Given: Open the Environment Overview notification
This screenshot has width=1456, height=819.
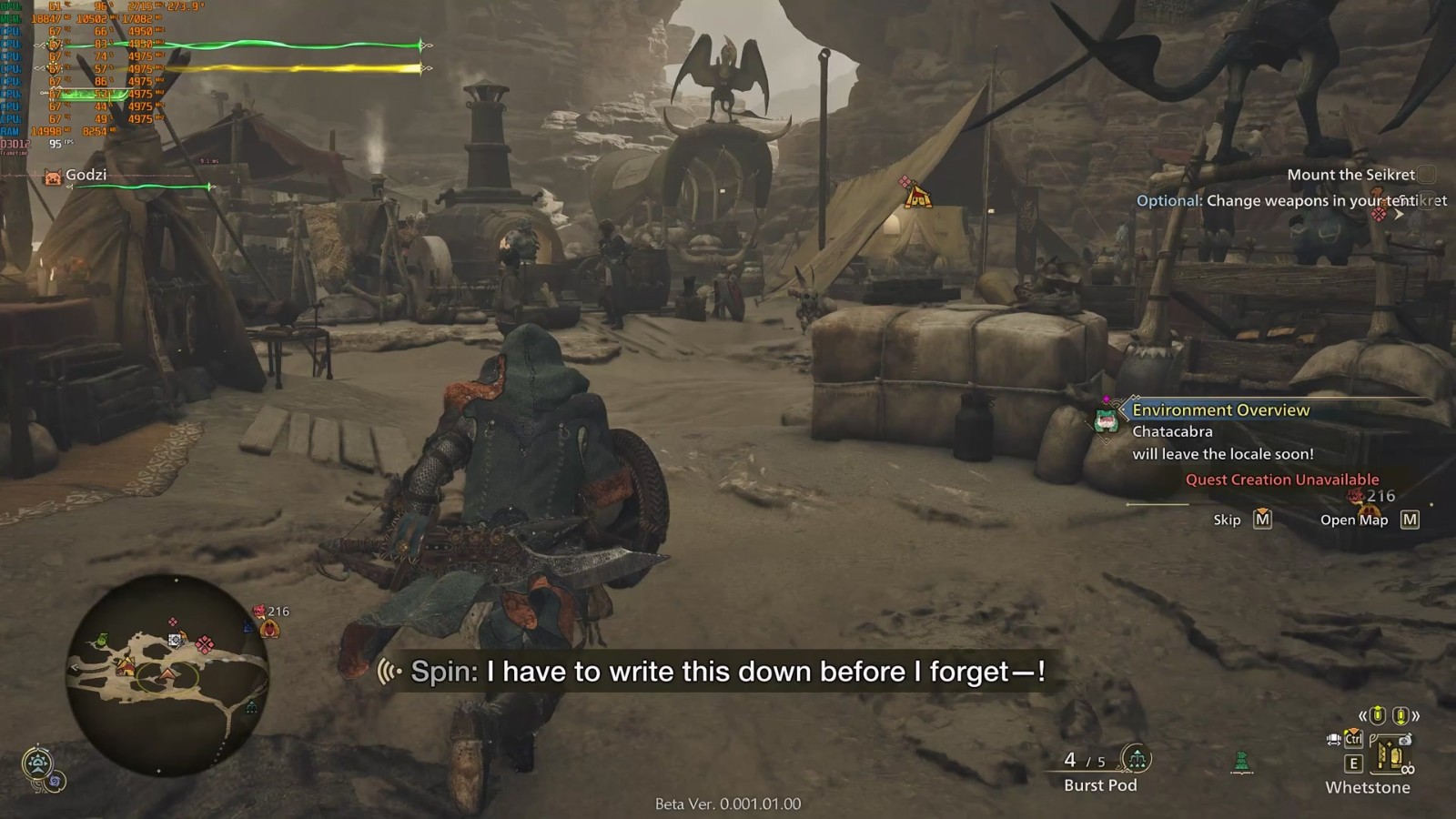Looking at the screenshot, I should tap(1220, 410).
